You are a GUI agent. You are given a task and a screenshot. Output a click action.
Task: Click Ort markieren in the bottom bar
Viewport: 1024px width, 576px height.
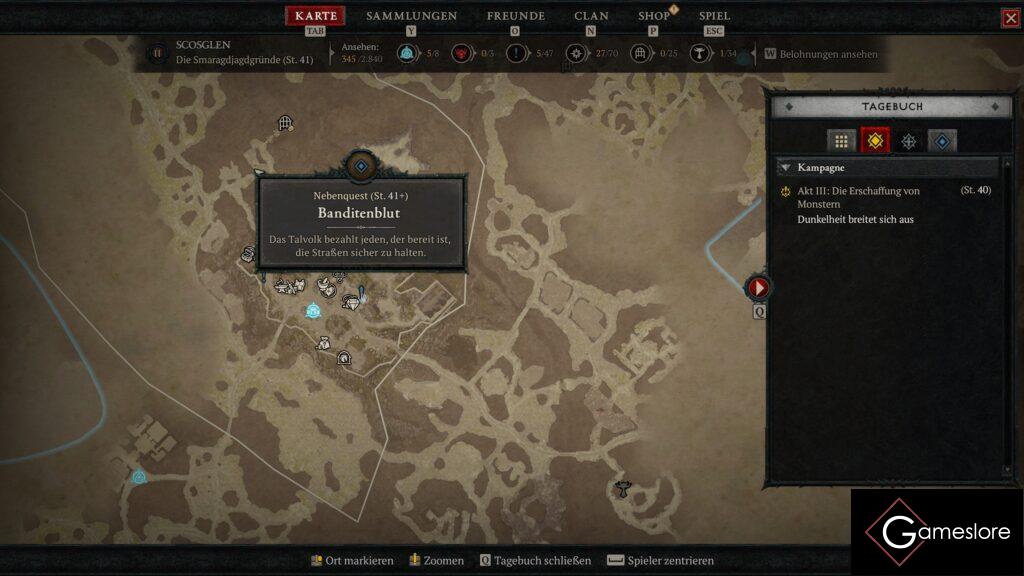[x=351, y=561]
